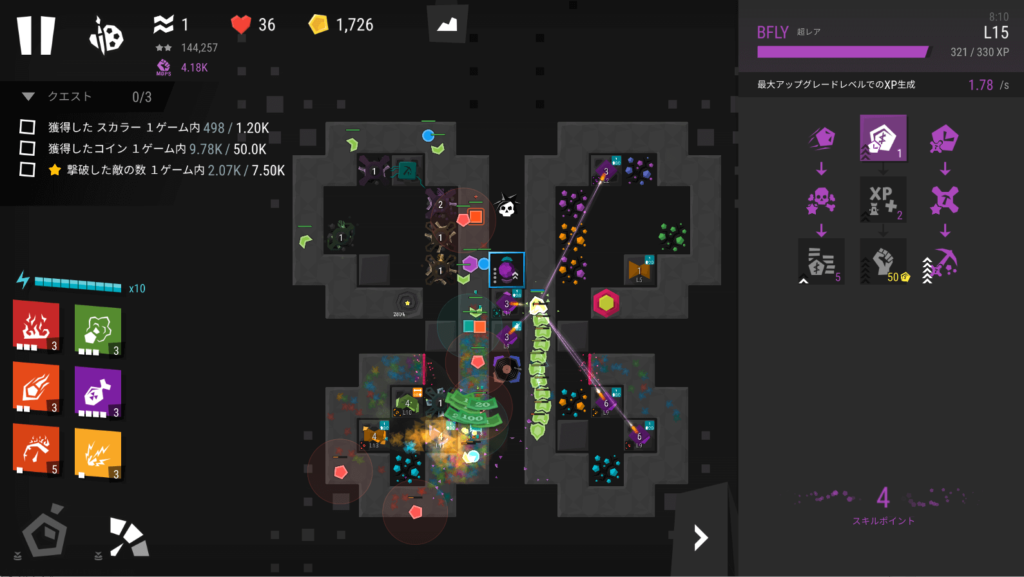This screenshot has width=1024, height=577.
Task: Select the raised fist skill costing 50
Action: [x=883, y=261]
